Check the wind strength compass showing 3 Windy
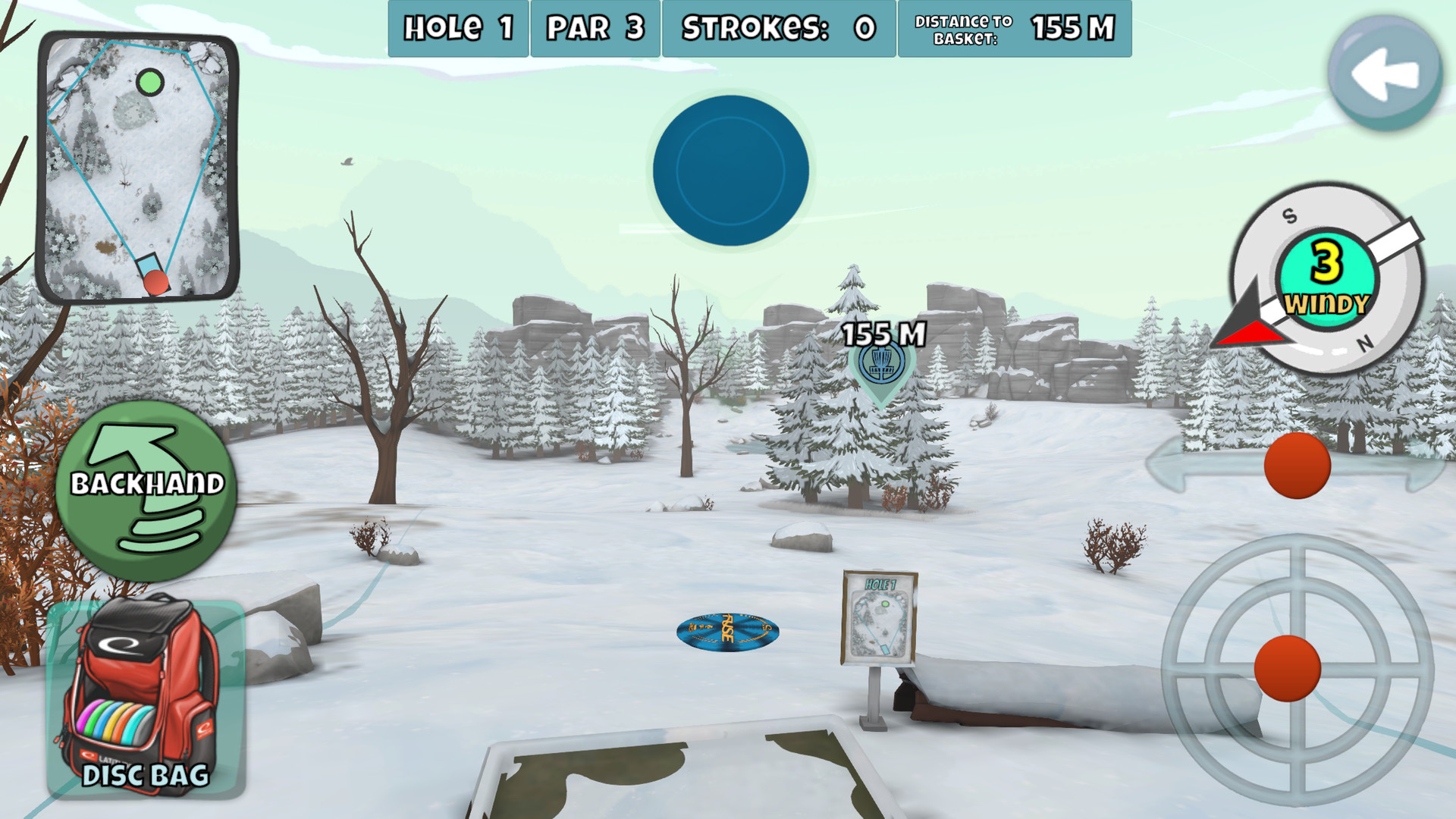The height and width of the screenshot is (819, 1456). coord(1326,277)
